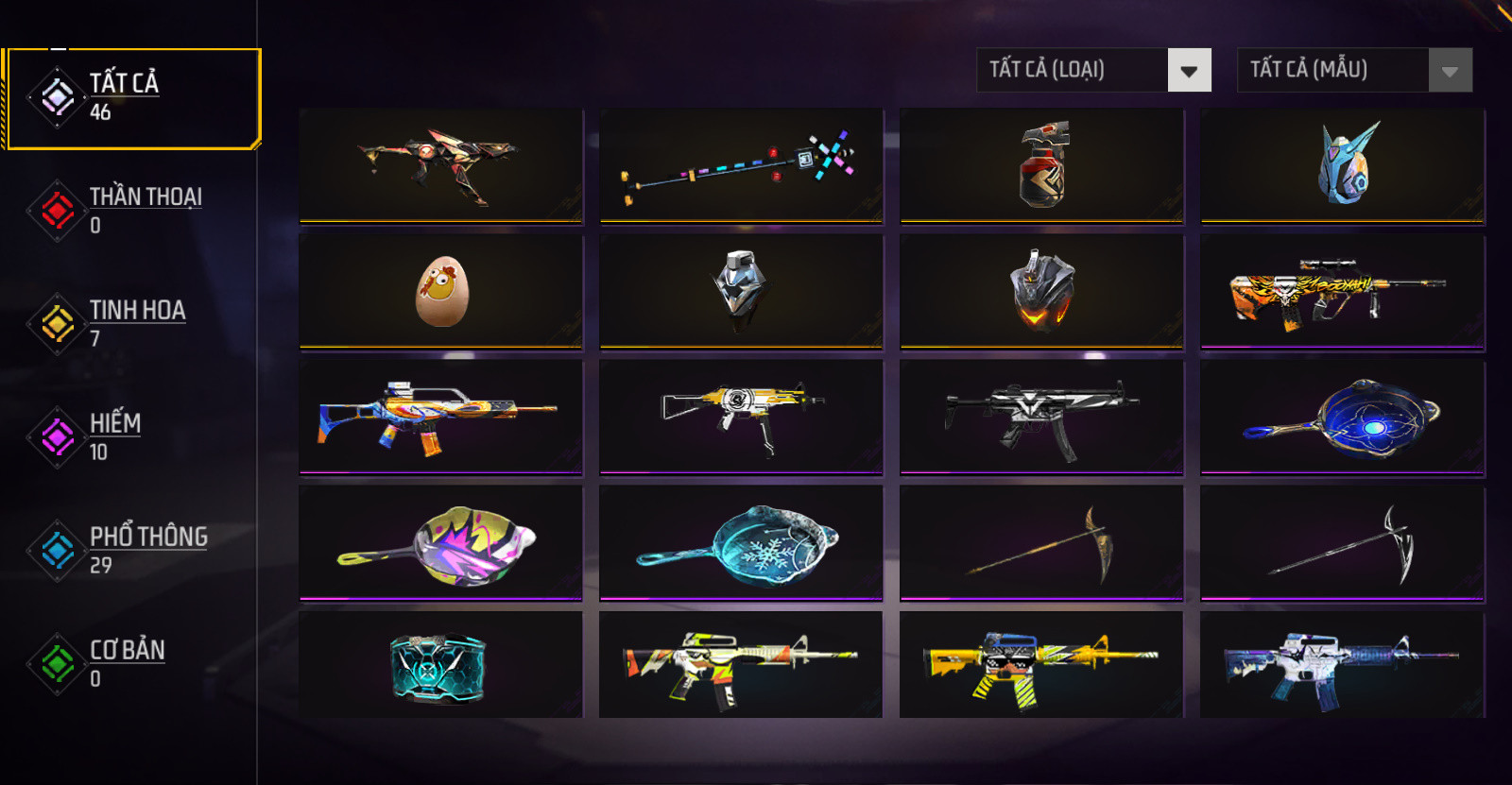
Task: Choose the pixel-themed sniper rifle skin
Action: coord(741,166)
